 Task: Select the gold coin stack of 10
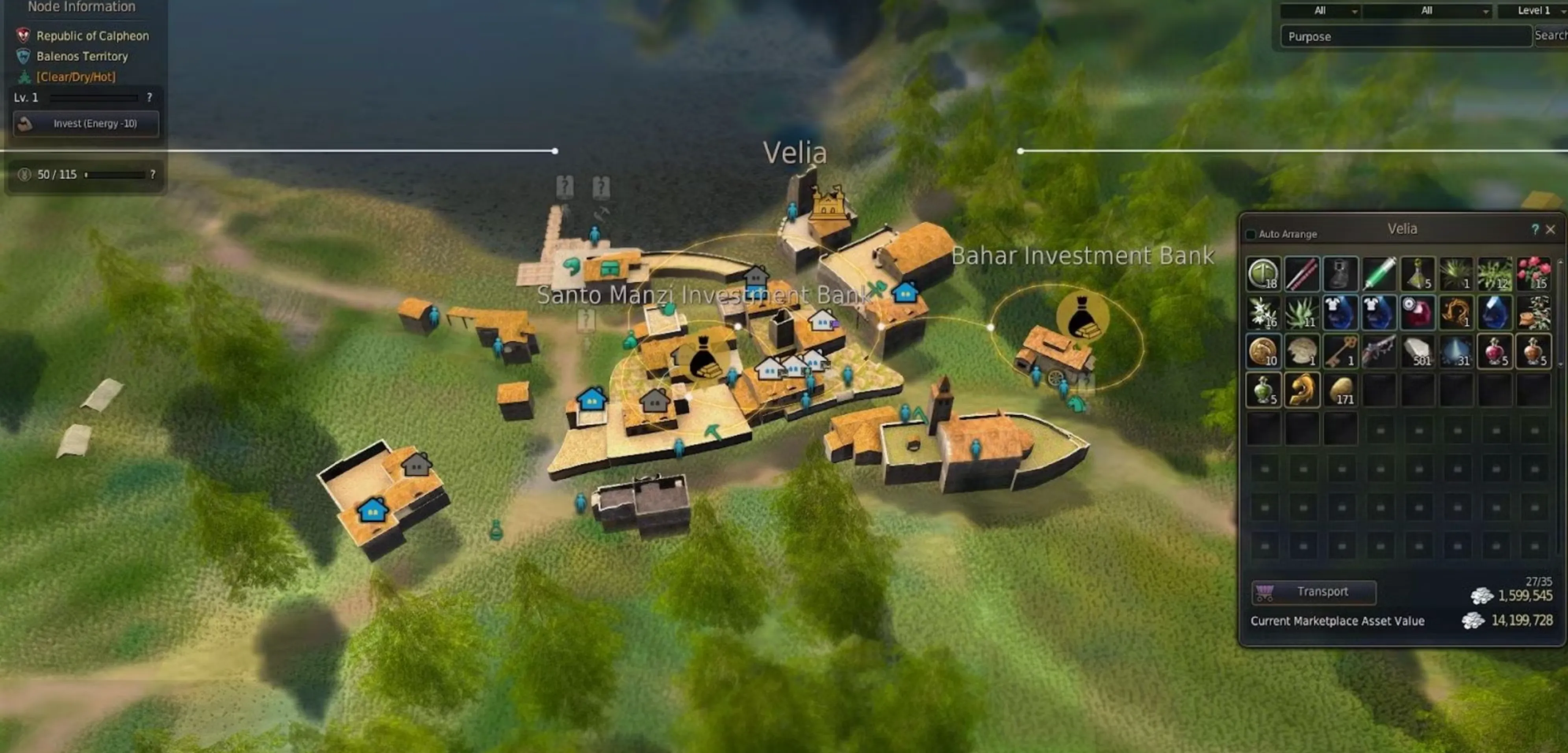point(1263,351)
